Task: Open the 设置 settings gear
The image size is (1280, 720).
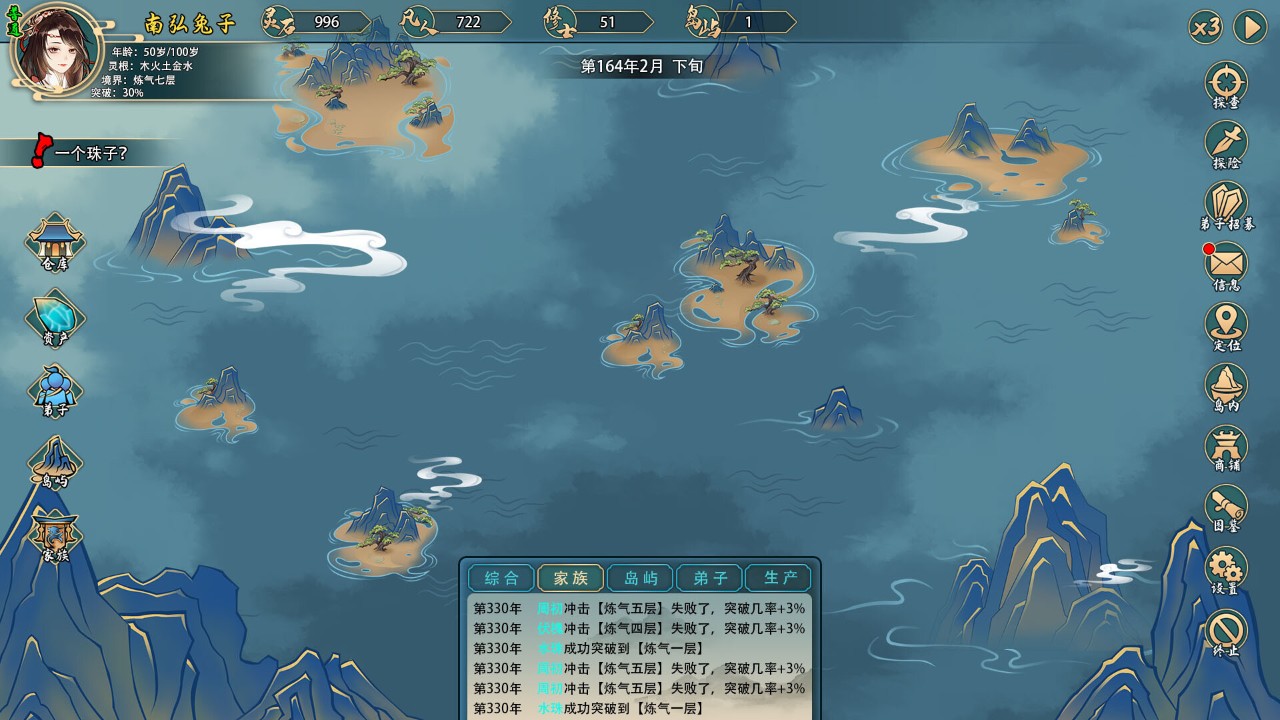Action: coord(1226,569)
